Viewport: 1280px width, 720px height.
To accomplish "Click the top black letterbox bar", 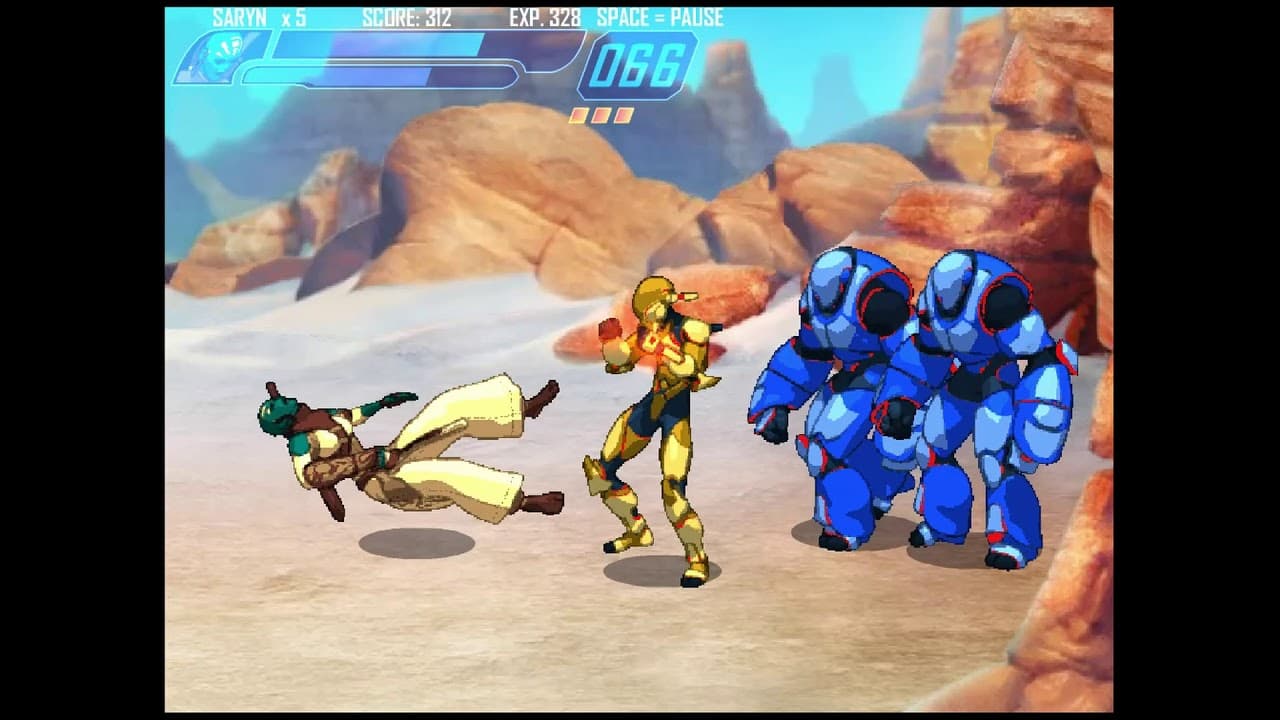I will click(x=640, y=4).
